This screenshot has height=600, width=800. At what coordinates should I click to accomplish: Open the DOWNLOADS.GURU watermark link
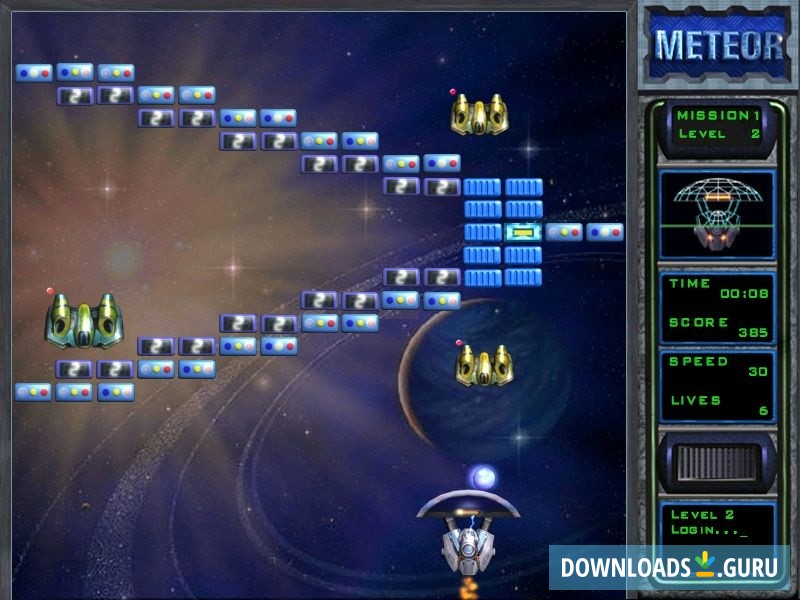click(x=668, y=567)
